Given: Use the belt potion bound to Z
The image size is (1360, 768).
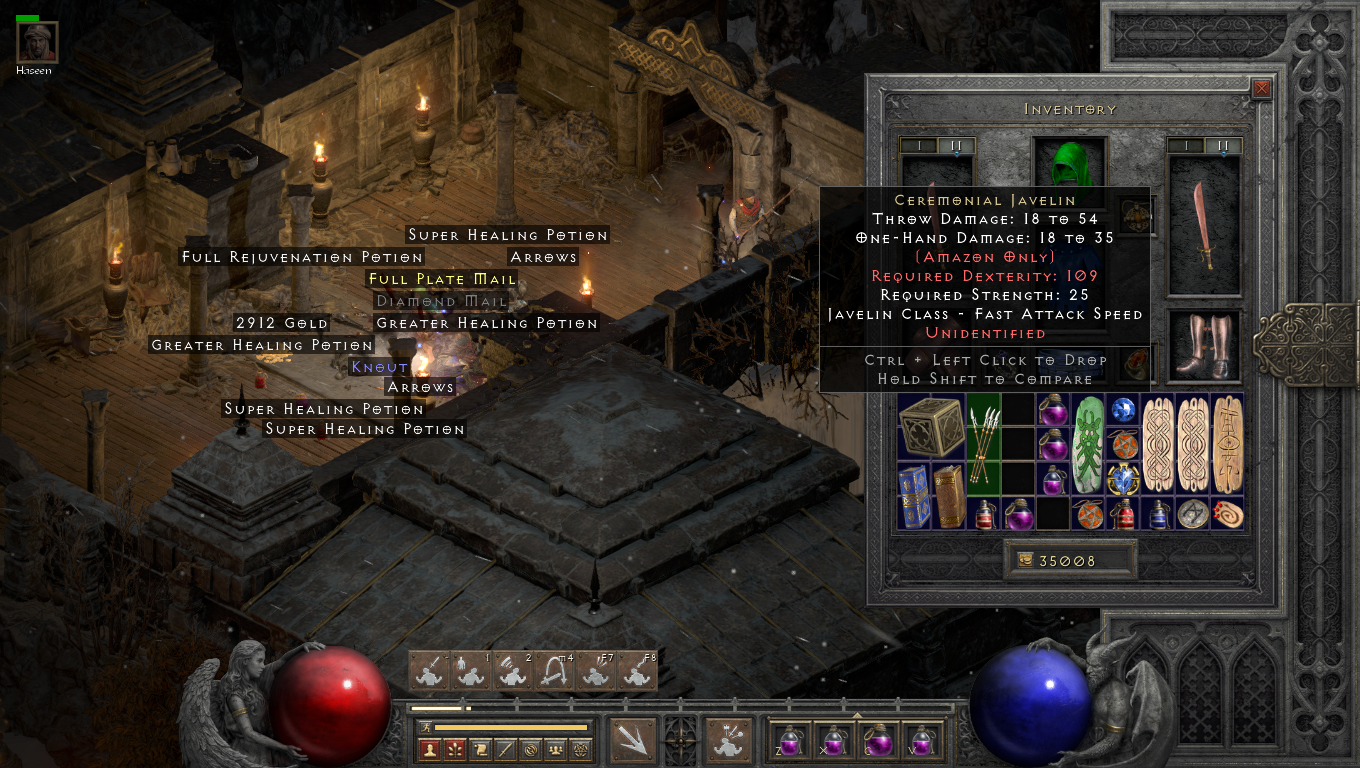Looking at the screenshot, I should [788, 741].
